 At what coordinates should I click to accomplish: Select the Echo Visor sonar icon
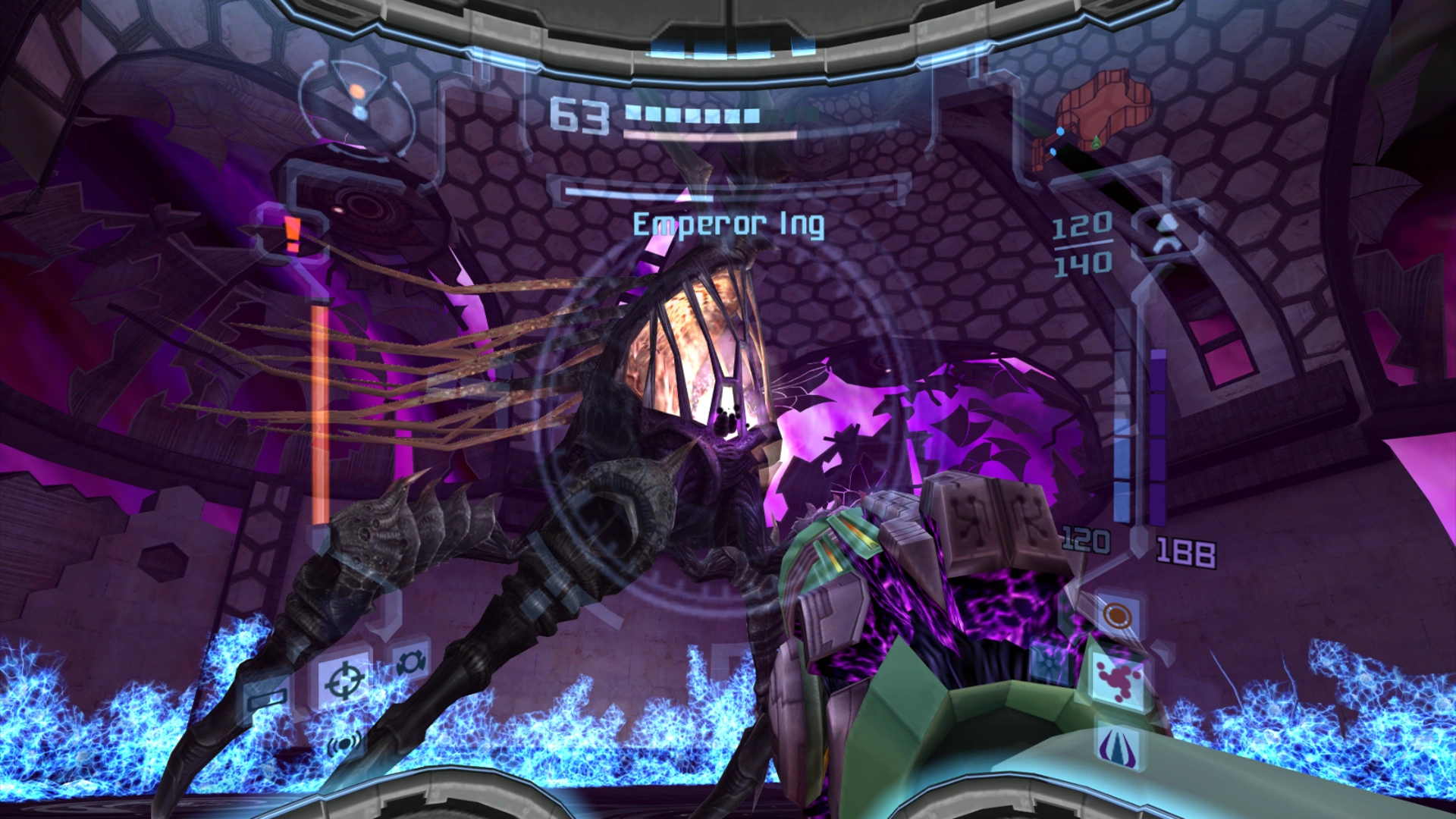pyautogui.click(x=345, y=742)
